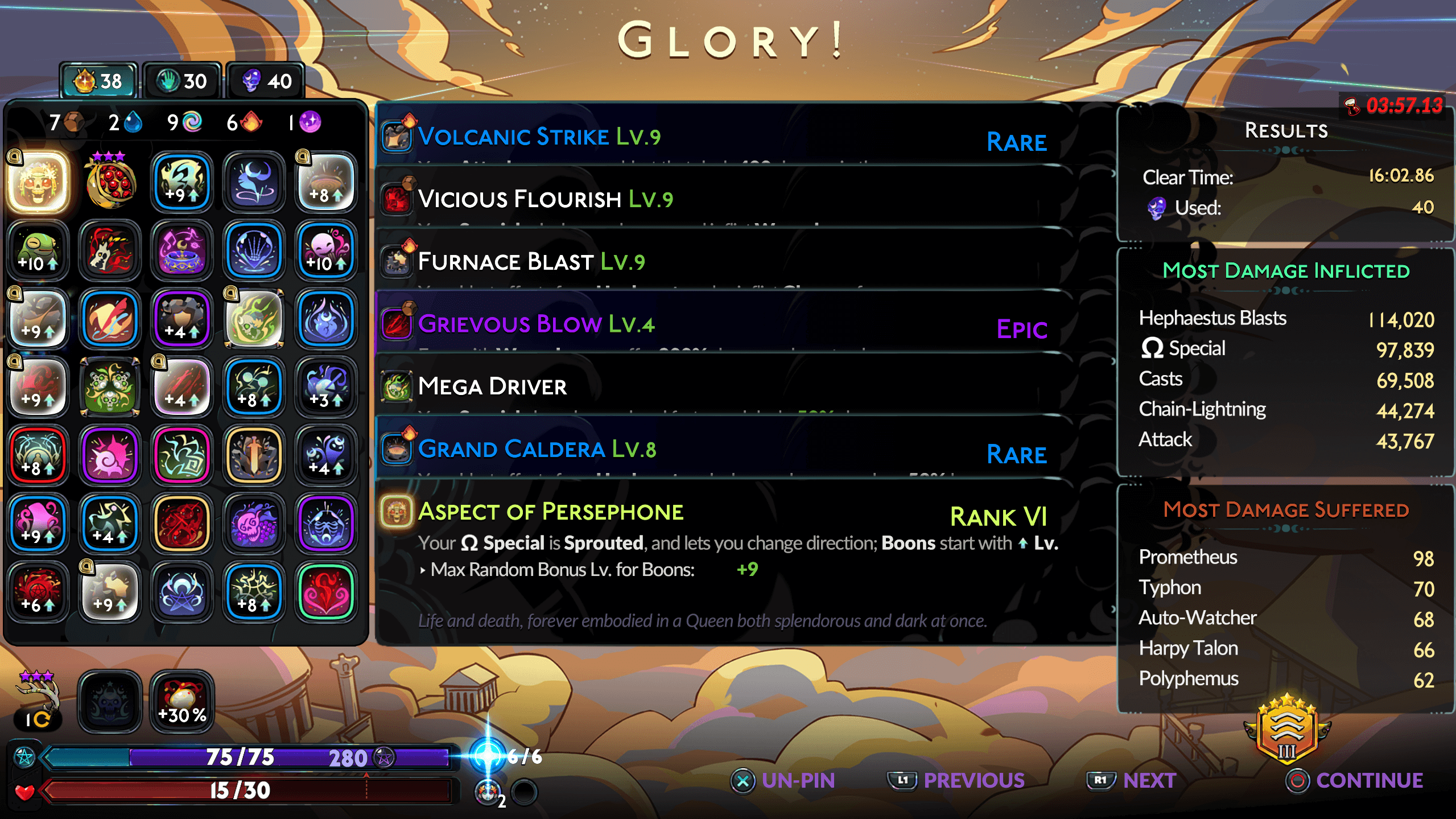Open the crown tab showing 38
The height and width of the screenshot is (819, 1456).
(x=97, y=80)
